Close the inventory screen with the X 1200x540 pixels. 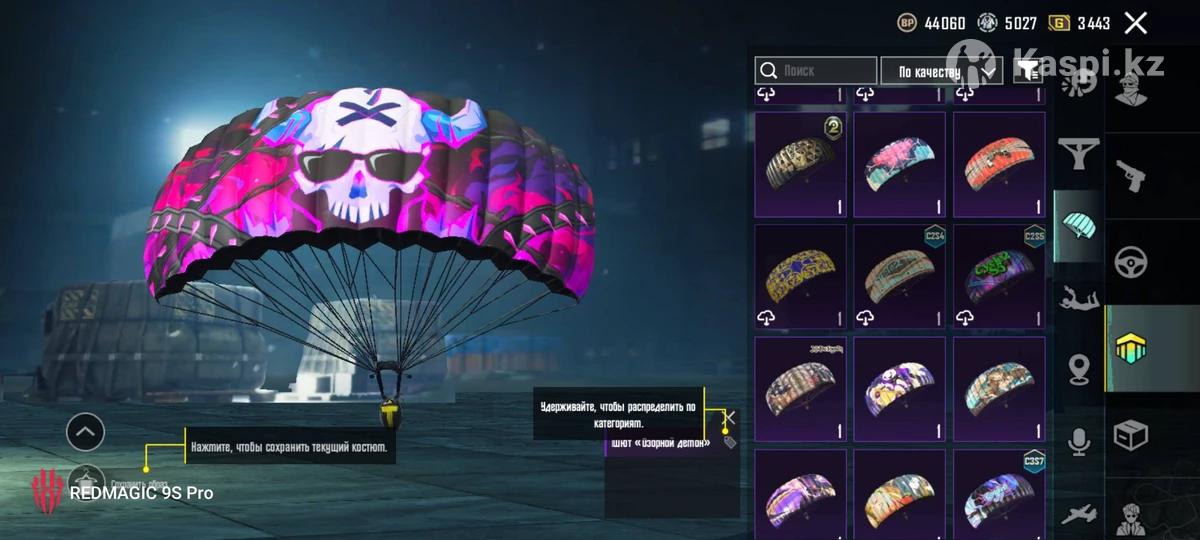pos(1135,23)
